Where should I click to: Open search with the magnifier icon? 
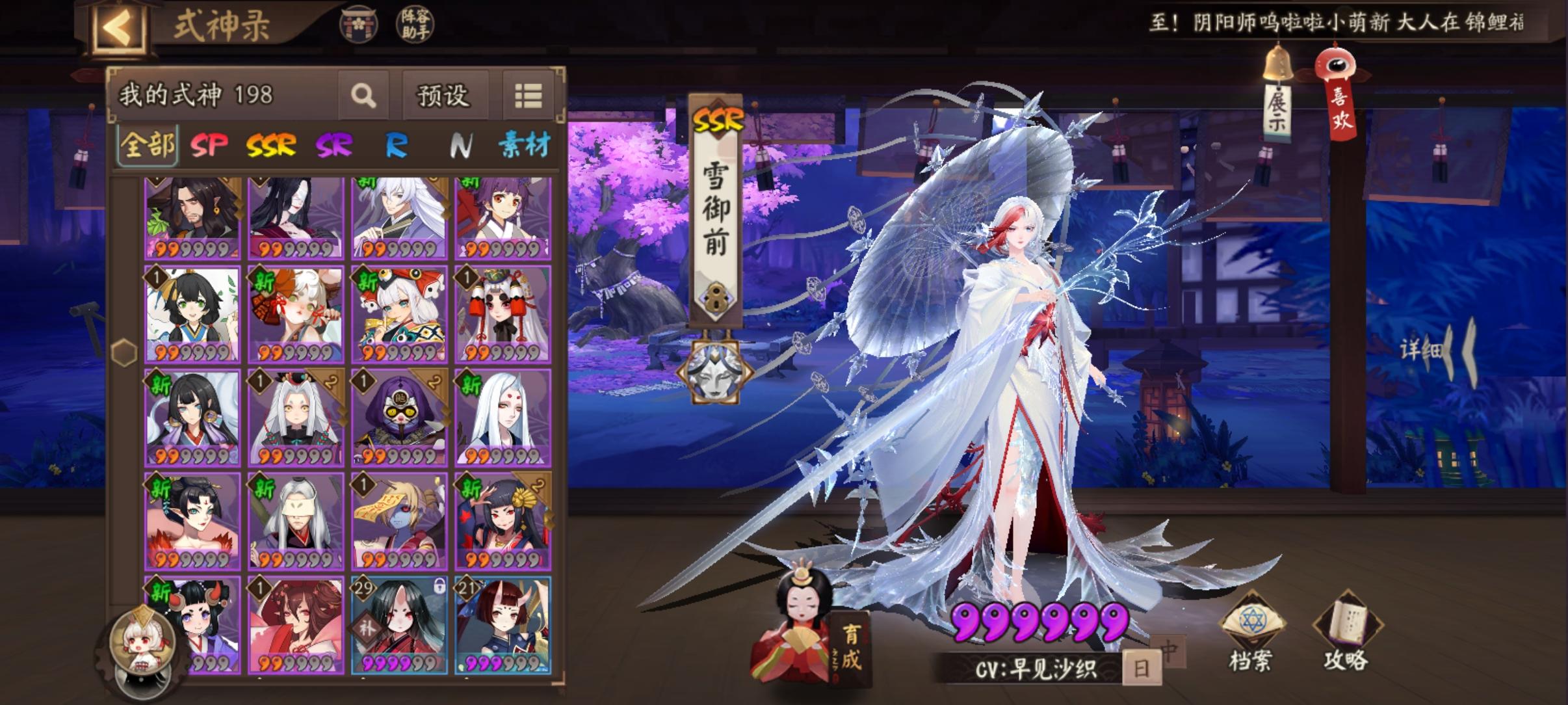click(364, 95)
